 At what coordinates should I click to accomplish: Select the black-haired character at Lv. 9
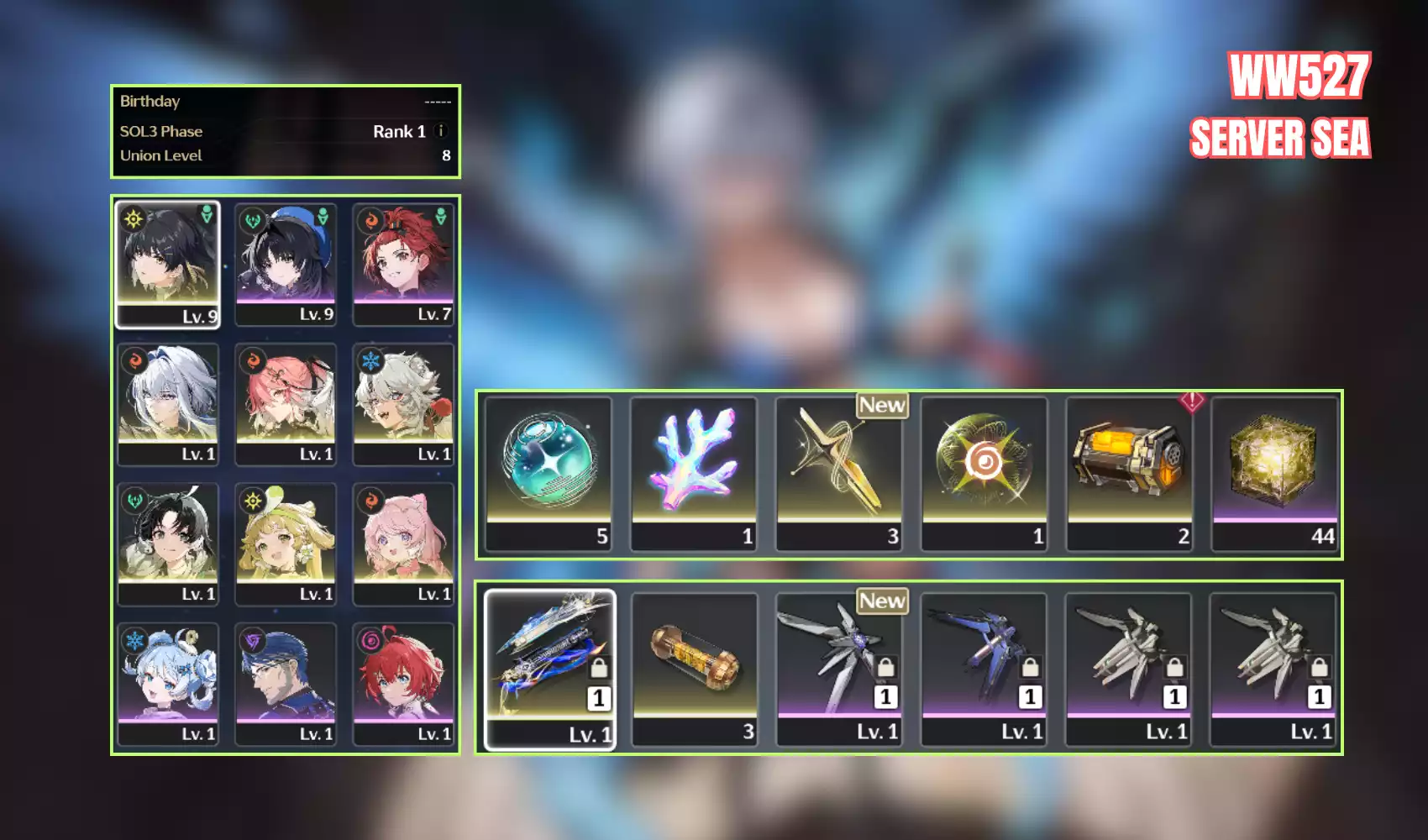tap(168, 263)
